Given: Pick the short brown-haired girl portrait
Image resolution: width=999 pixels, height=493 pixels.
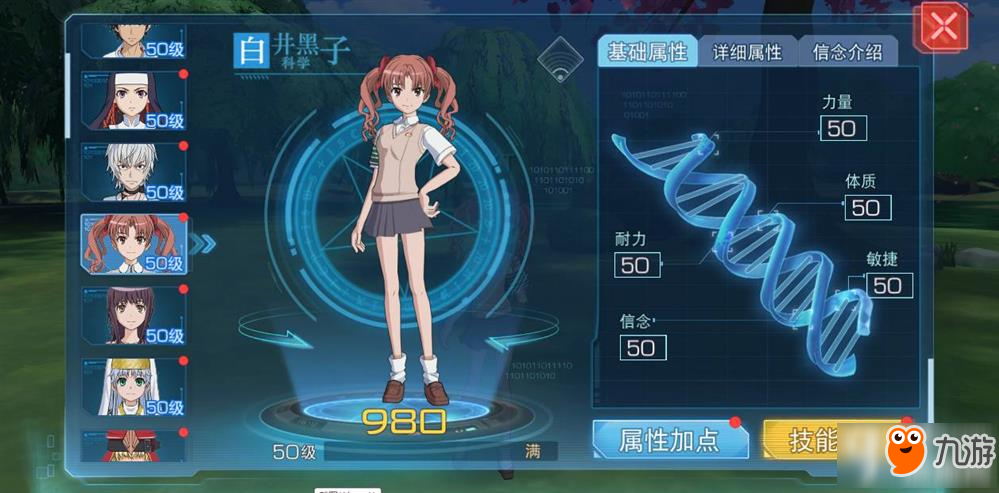Looking at the screenshot, I should point(134,316).
